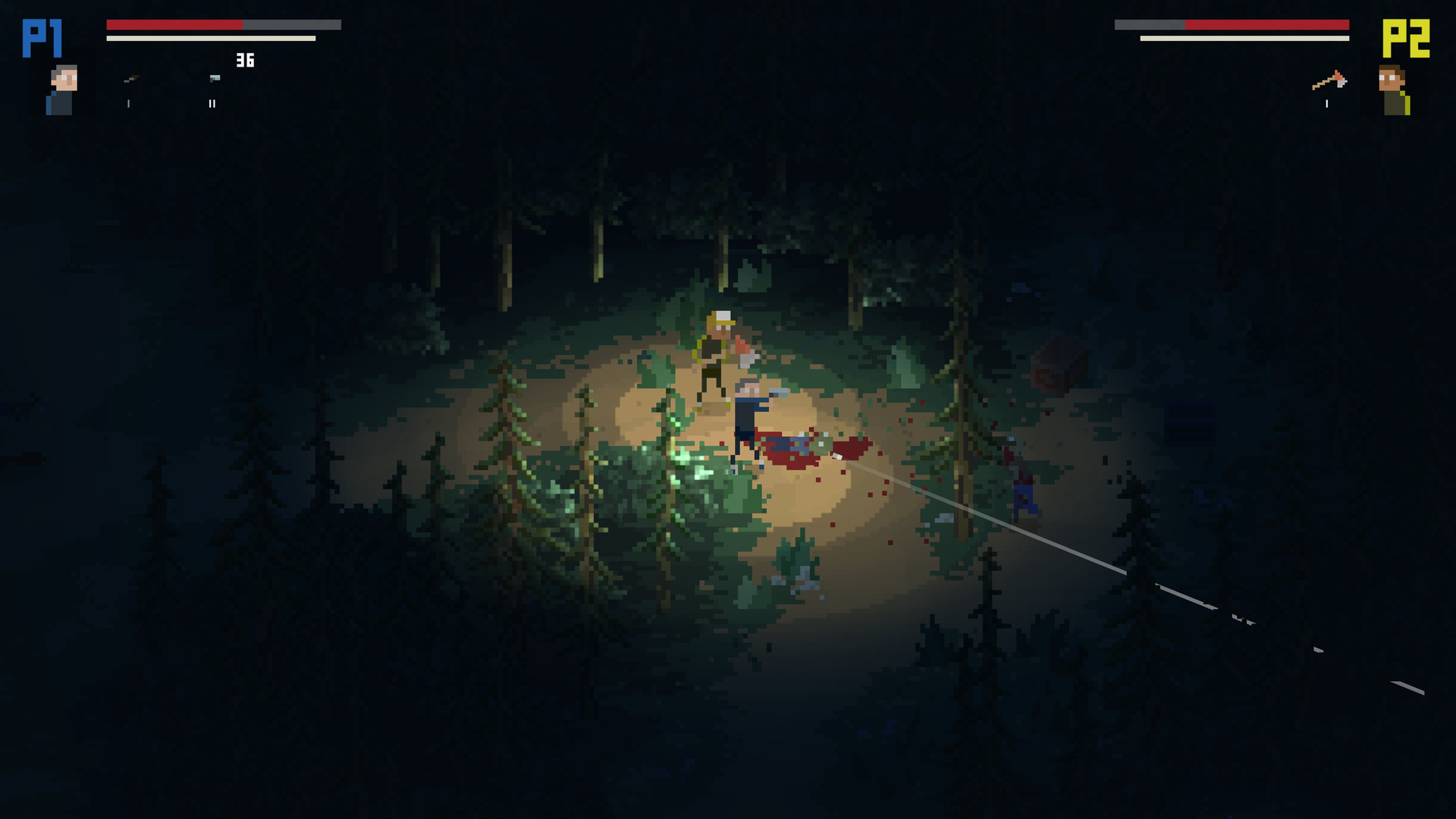Click the ammo tally under the pistol

212,104
